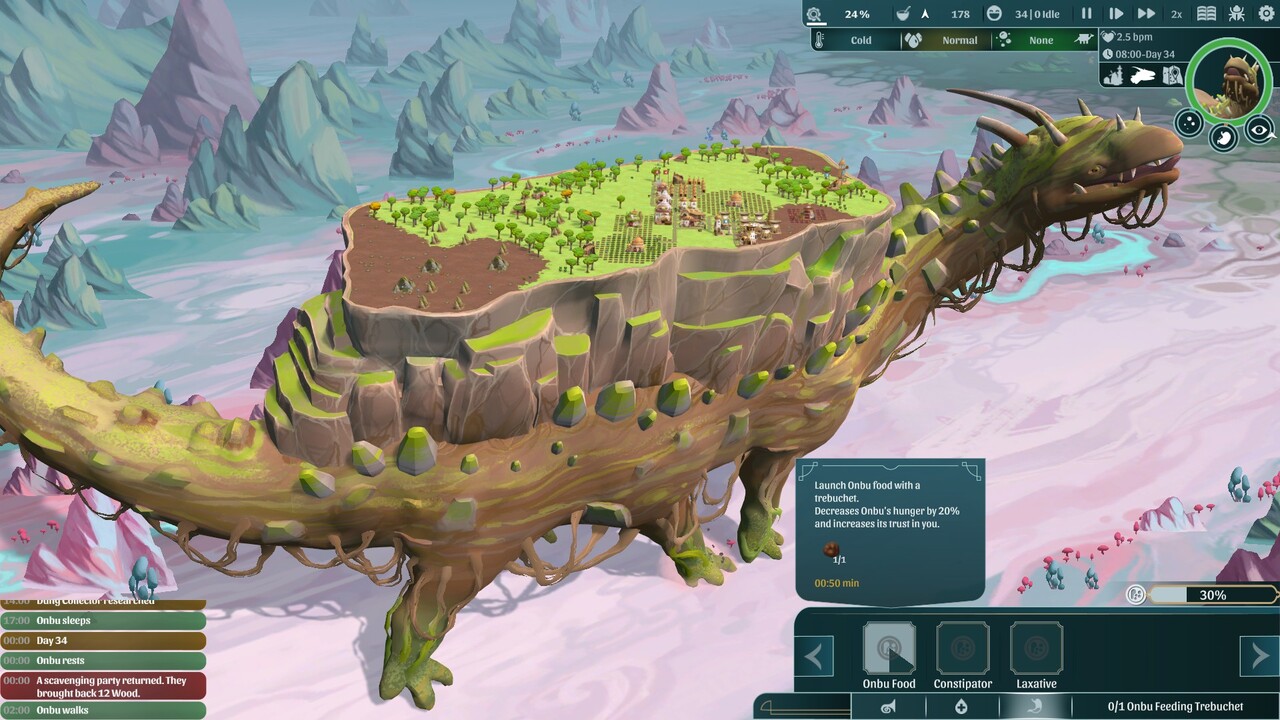The width and height of the screenshot is (1280, 720).
Task: Click the bug report icon
Action: point(1237,14)
